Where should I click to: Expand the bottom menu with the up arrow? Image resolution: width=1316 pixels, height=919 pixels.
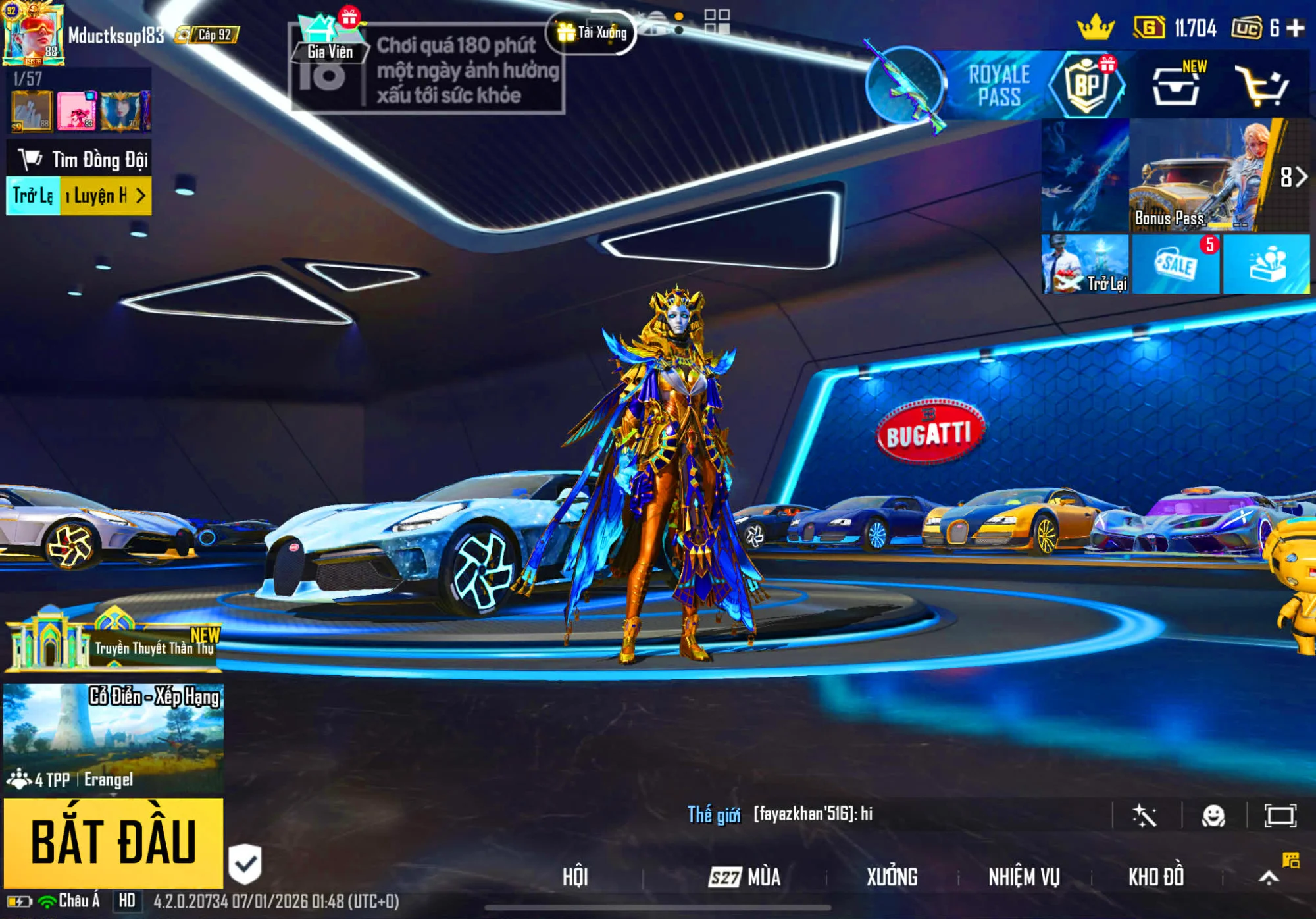pos(1269,877)
